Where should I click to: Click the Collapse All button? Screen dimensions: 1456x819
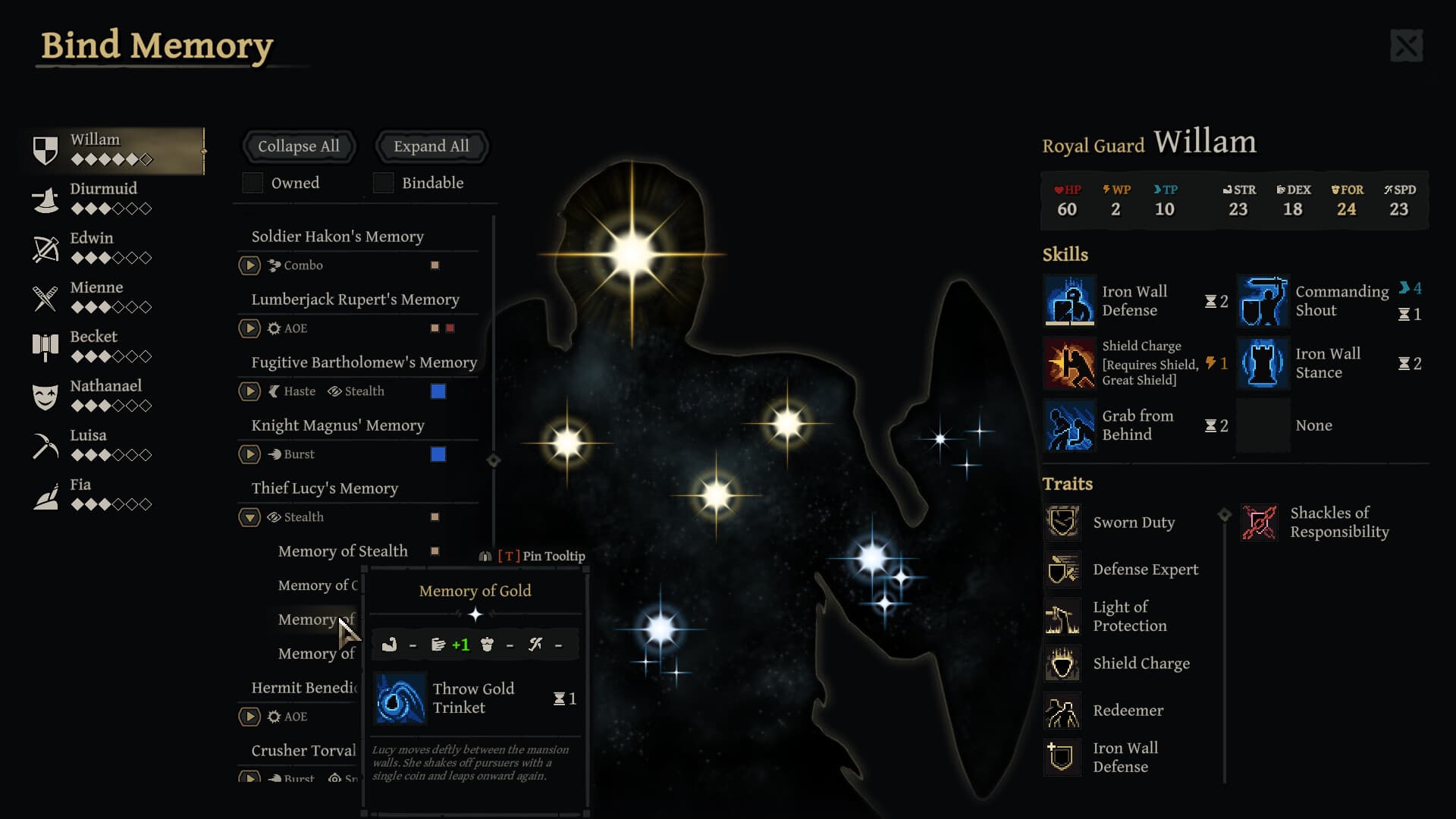coord(299,146)
